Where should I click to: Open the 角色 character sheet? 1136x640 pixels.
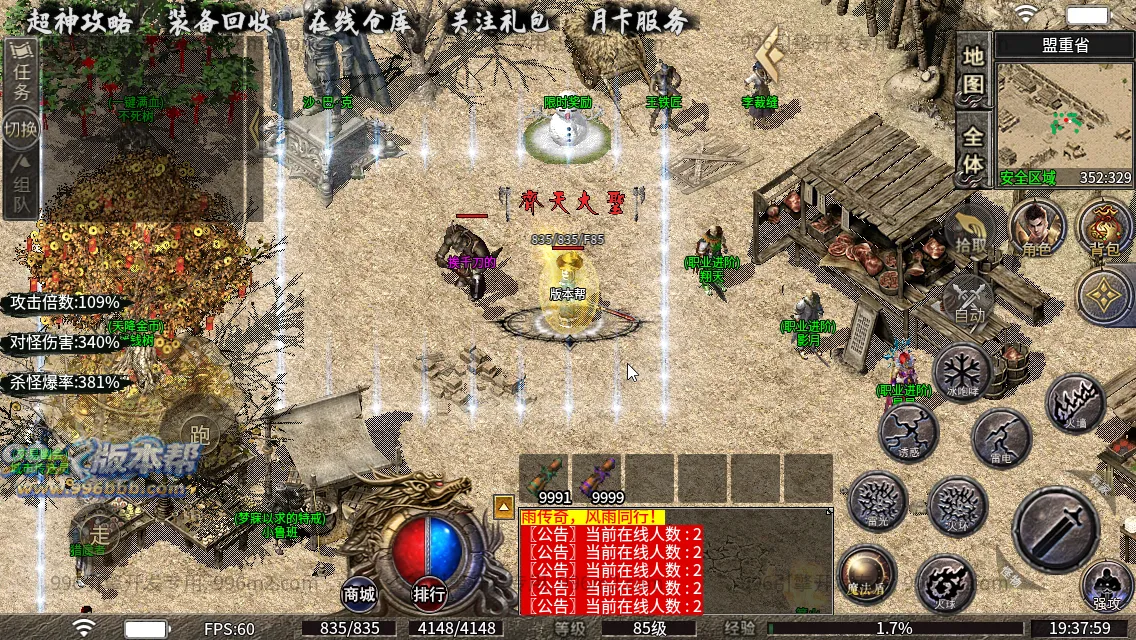click(1037, 228)
